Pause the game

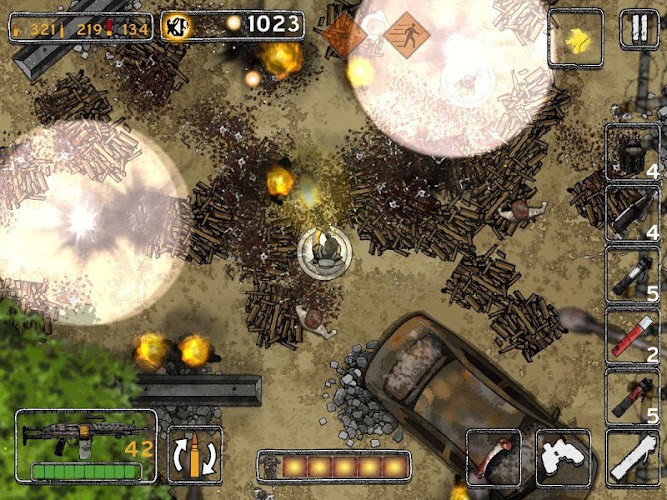[x=636, y=27]
